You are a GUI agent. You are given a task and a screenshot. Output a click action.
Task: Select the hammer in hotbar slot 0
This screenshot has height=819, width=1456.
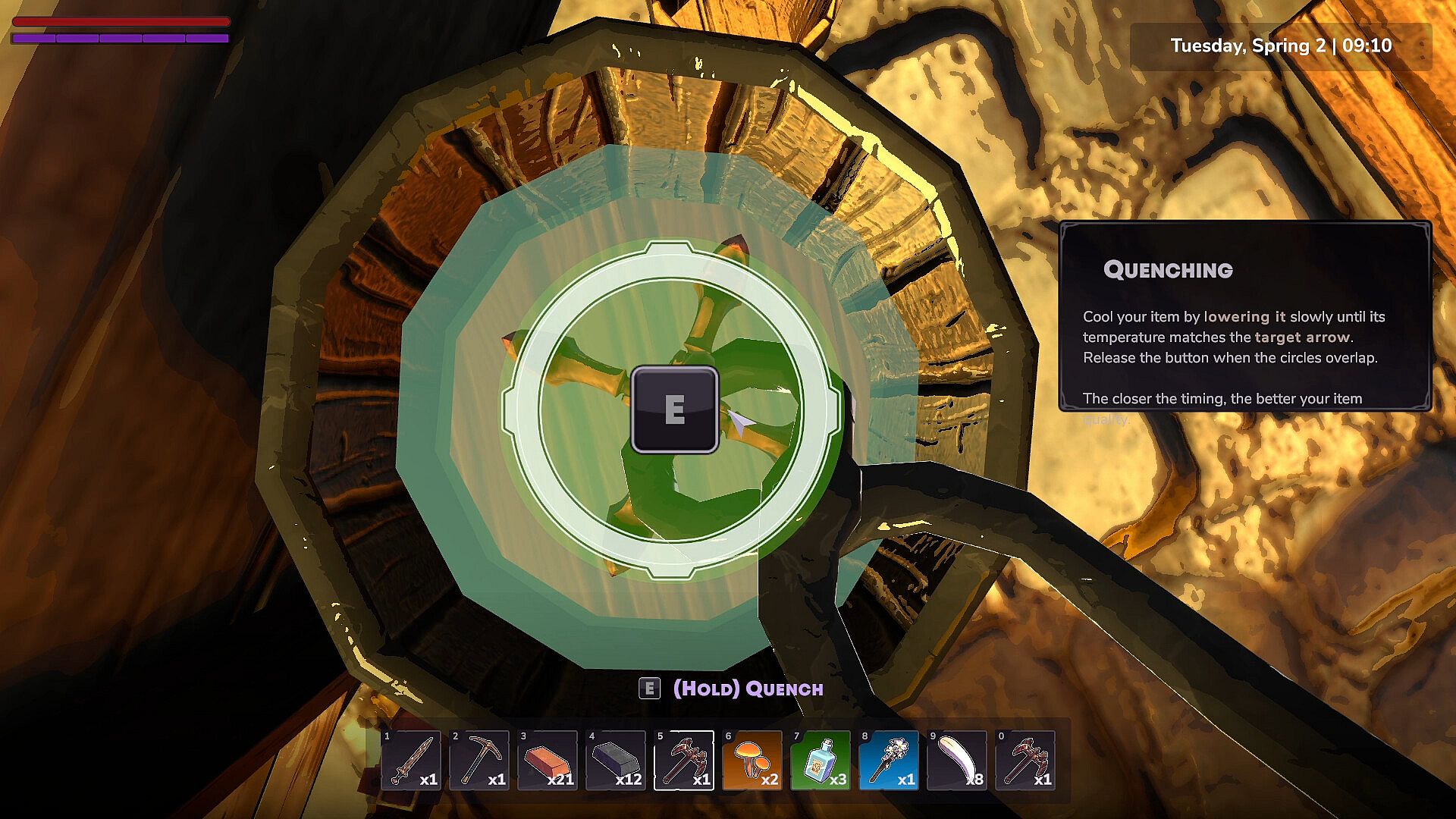pos(1025,760)
